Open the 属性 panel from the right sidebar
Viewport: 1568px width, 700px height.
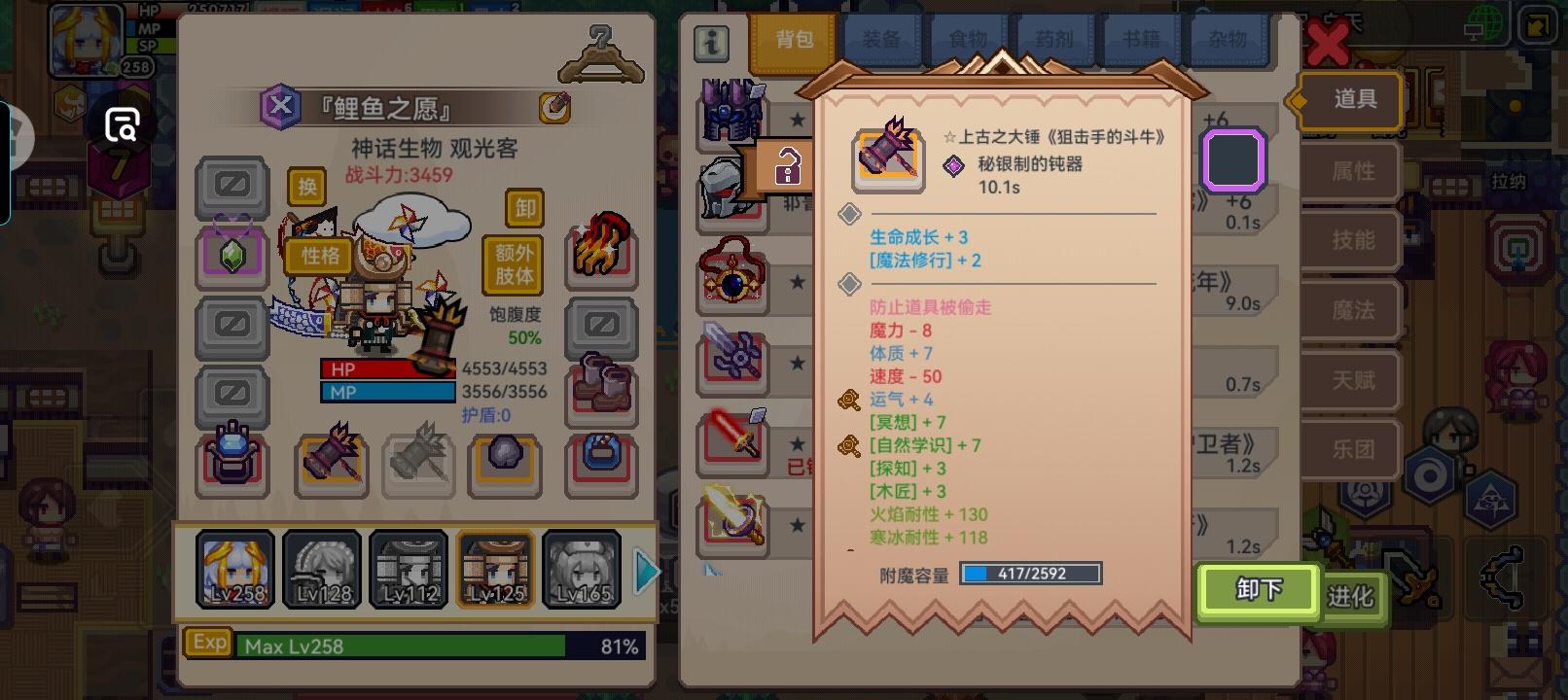(x=1351, y=171)
